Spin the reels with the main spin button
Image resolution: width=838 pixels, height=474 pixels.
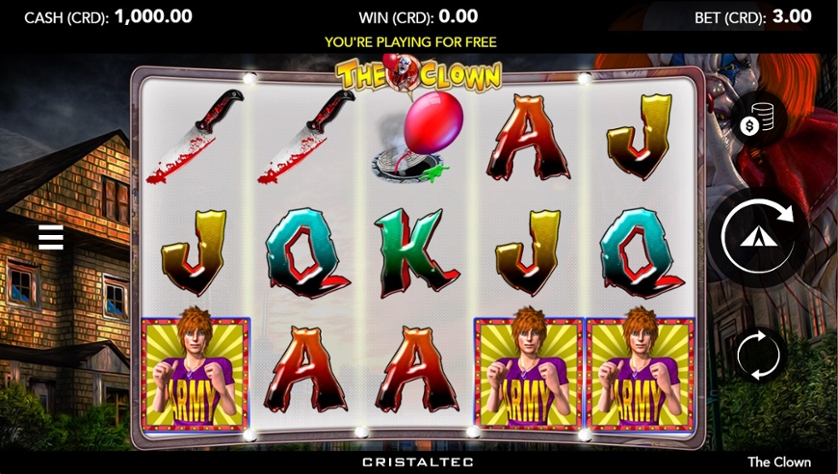tap(758, 238)
